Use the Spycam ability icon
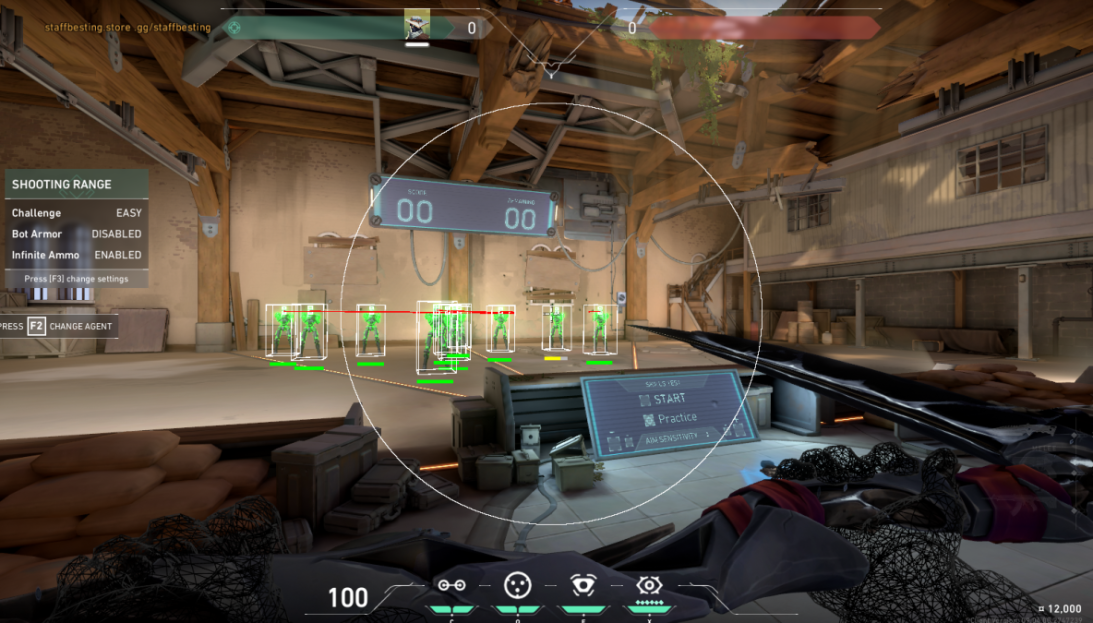The image size is (1093, 623). coord(582,585)
